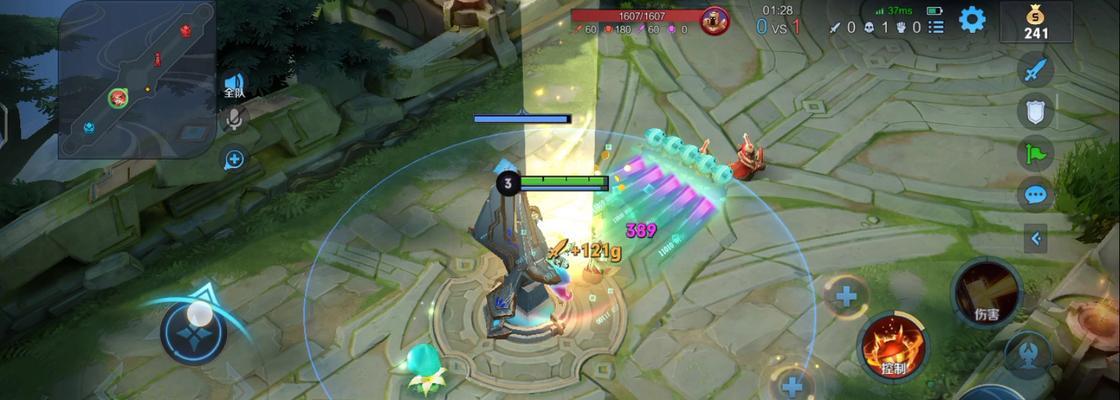This screenshot has height=400, width=1120.
Task: Collapse the signal panel with the arrow
Action: point(1036,239)
